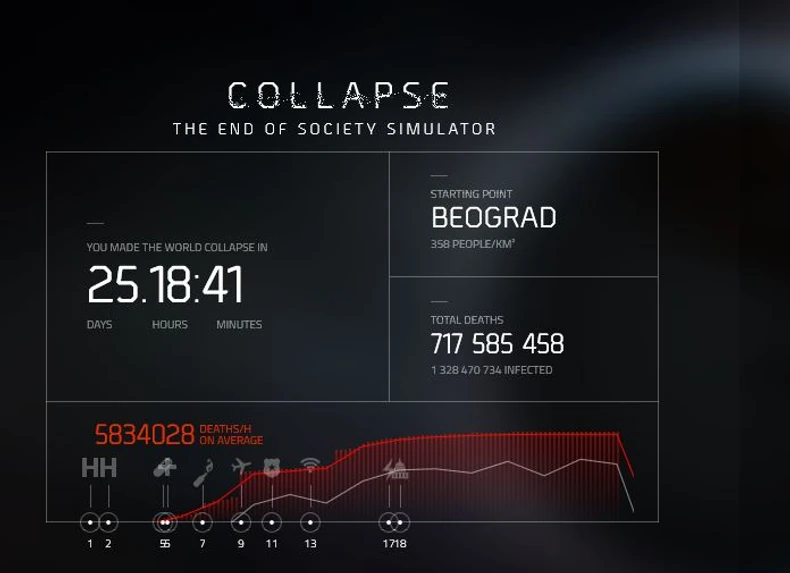
Task: Select the wifi signal event icon
Action: (310, 465)
